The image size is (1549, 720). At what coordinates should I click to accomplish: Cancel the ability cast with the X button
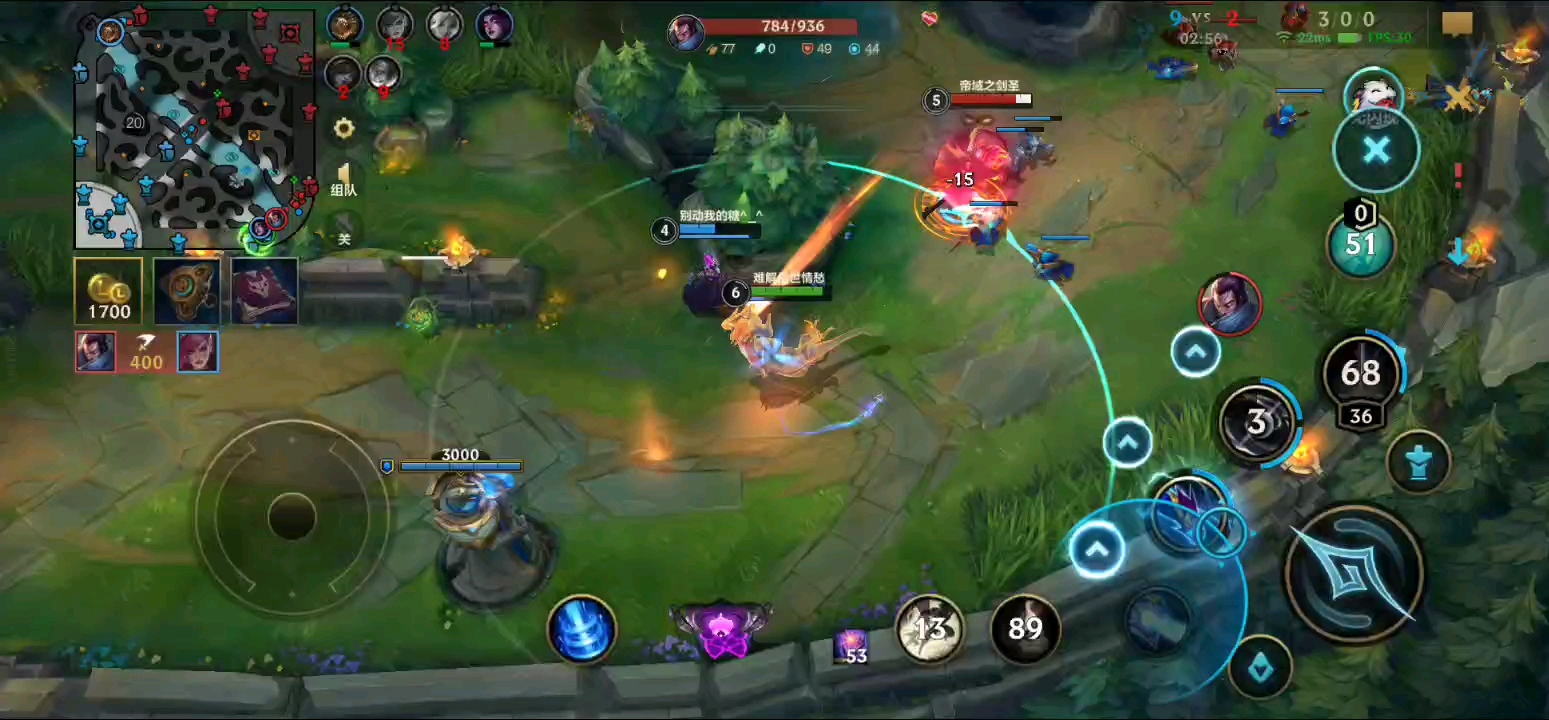click(x=1376, y=151)
